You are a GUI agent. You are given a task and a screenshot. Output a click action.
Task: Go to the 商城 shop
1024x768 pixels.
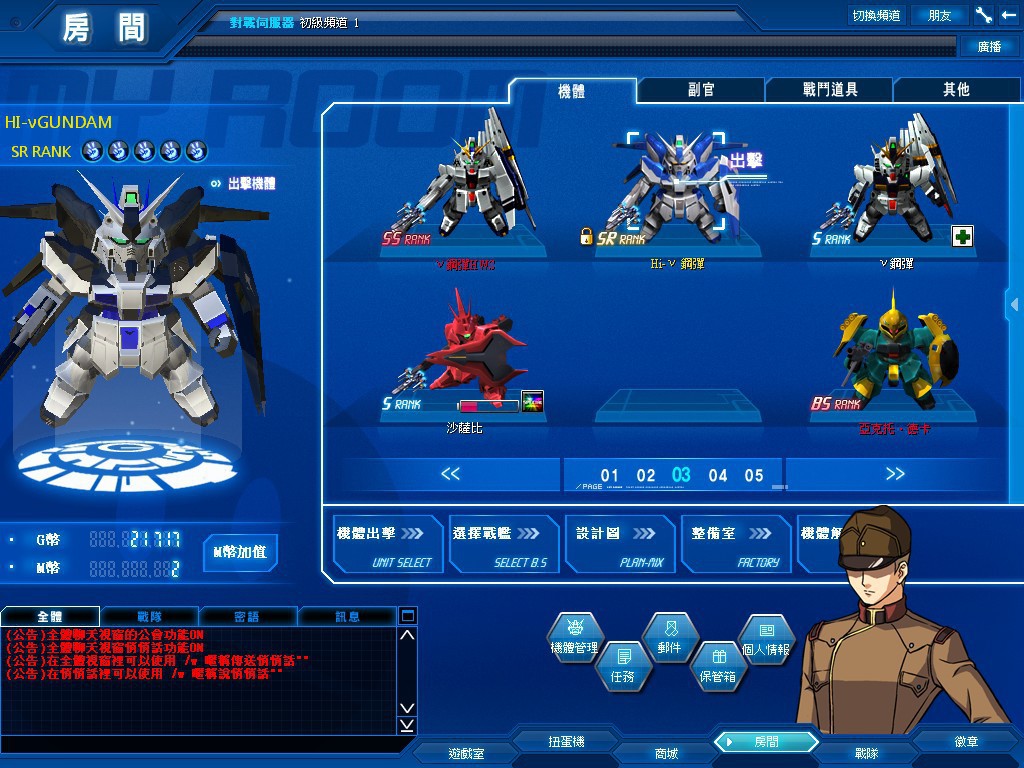(666, 753)
